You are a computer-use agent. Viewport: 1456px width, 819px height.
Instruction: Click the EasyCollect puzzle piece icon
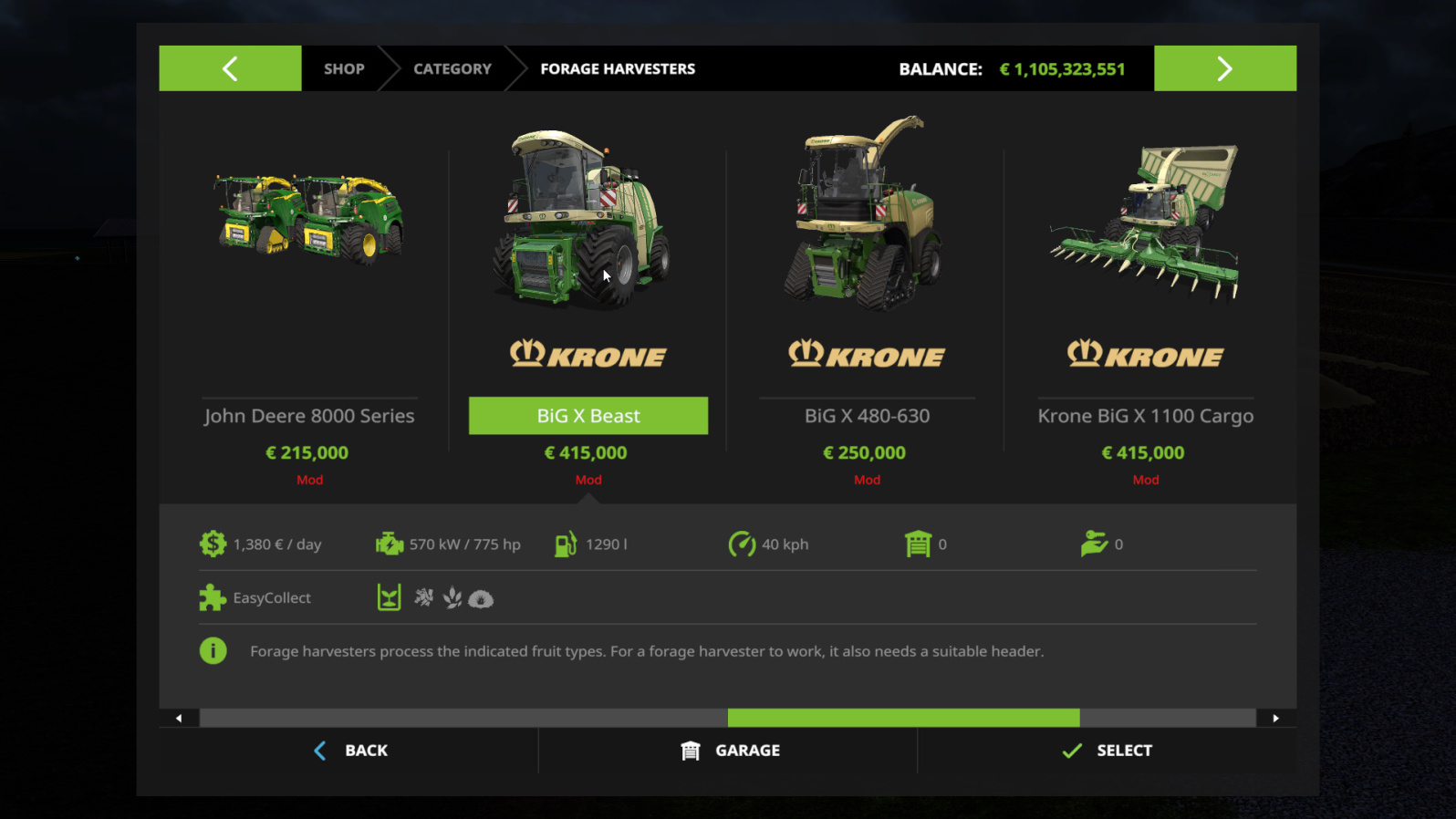click(211, 597)
